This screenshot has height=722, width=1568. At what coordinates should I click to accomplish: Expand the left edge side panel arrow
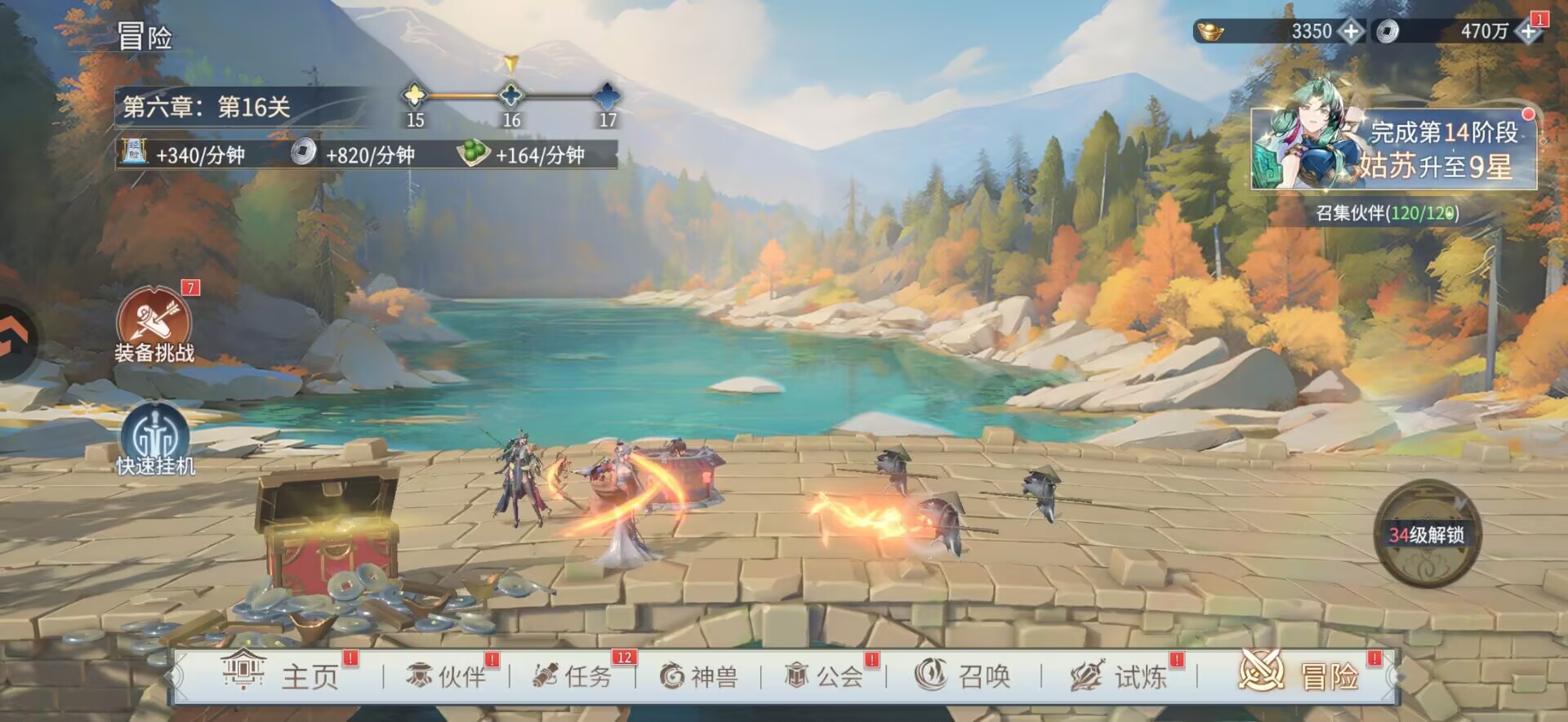(15, 341)
